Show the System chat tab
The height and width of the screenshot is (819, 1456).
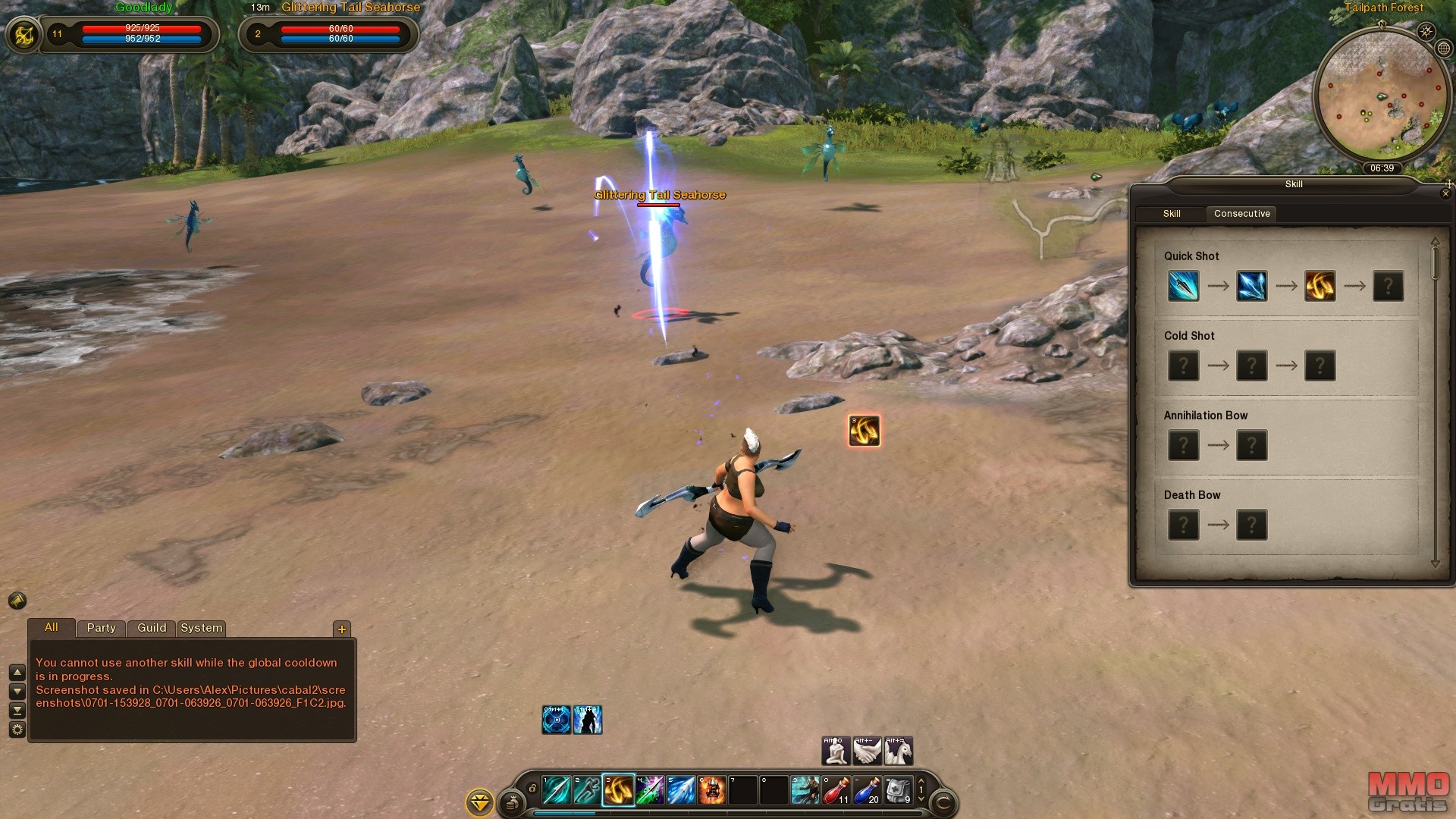coord(201,628)
